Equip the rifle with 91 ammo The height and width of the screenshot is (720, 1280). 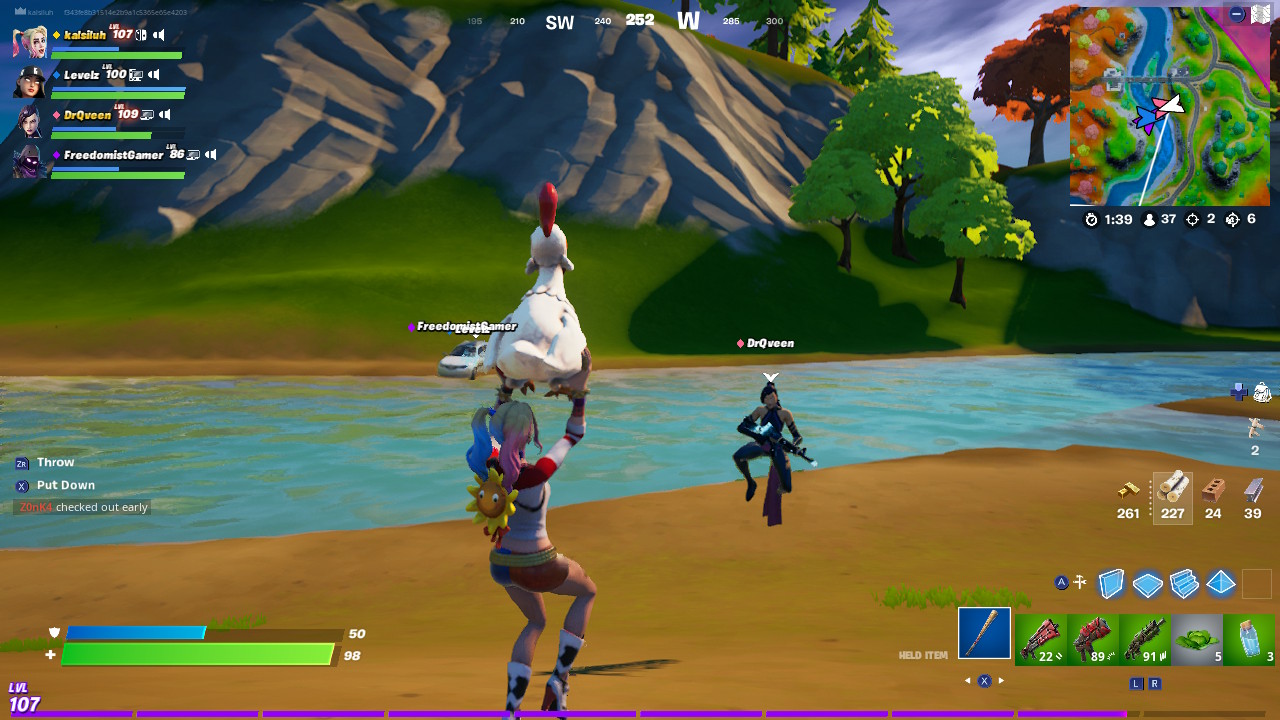[1144, 639]
